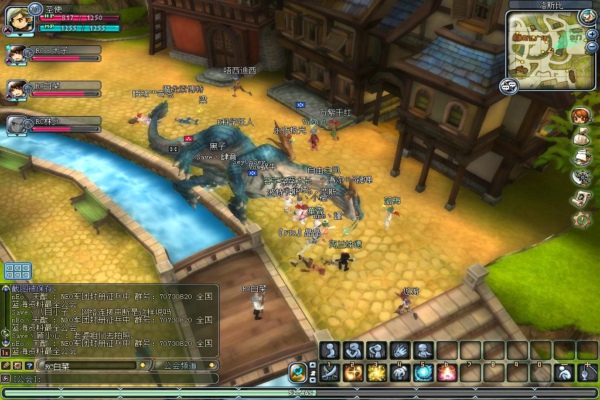The width and height of the screenshot is (600, 400).
Task: Open the minimap in the corner
Action: pyautogui.click(x=545, y=44)
